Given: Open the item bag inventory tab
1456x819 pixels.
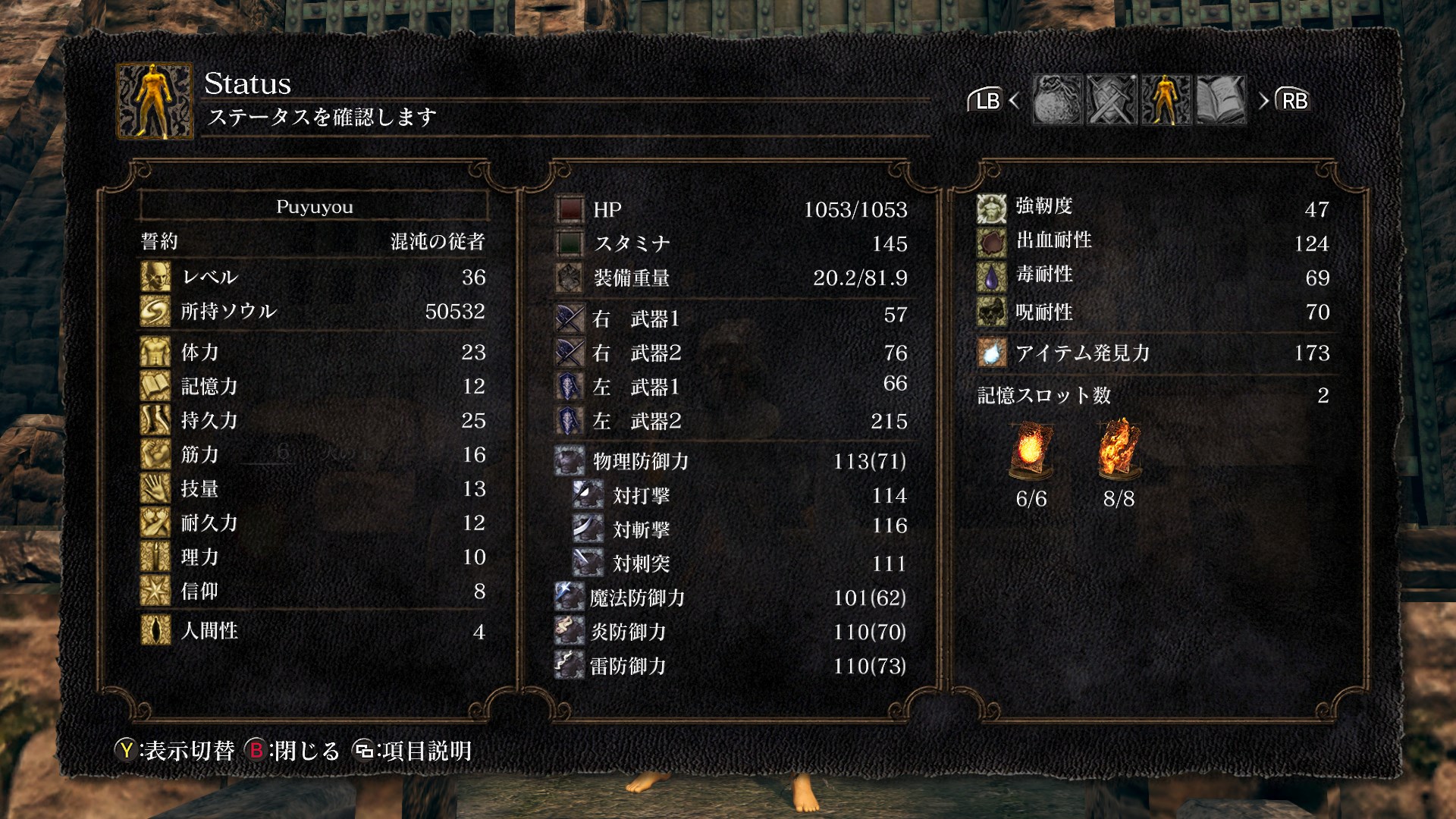Looking at the screenshot, I should pos(1057,100).
